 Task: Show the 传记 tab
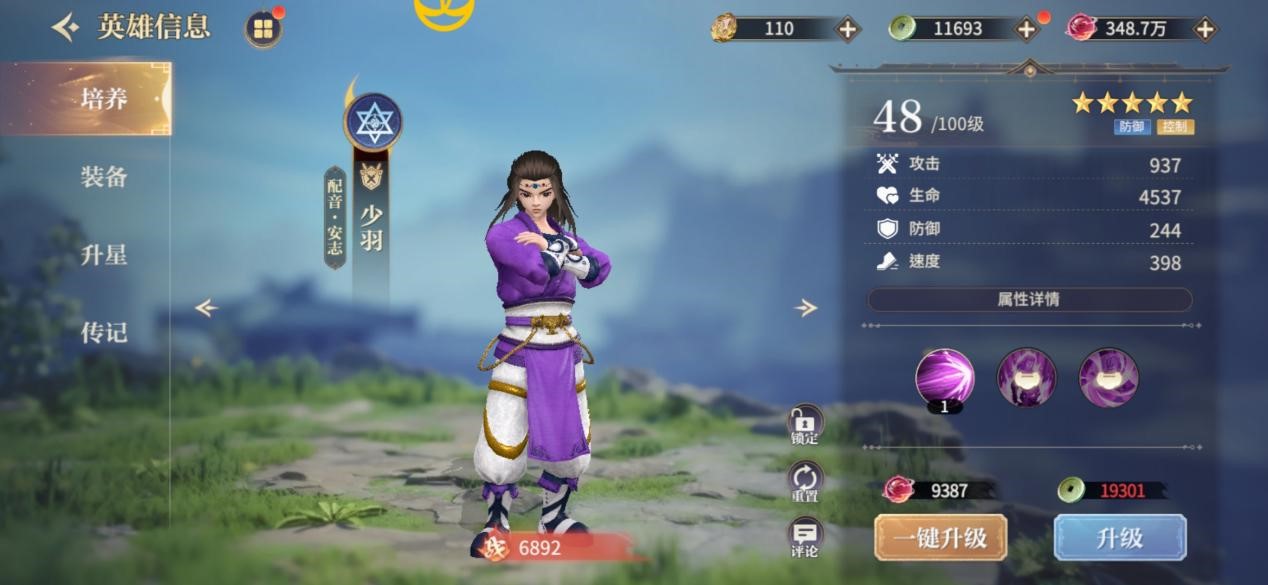pos(103,332)
